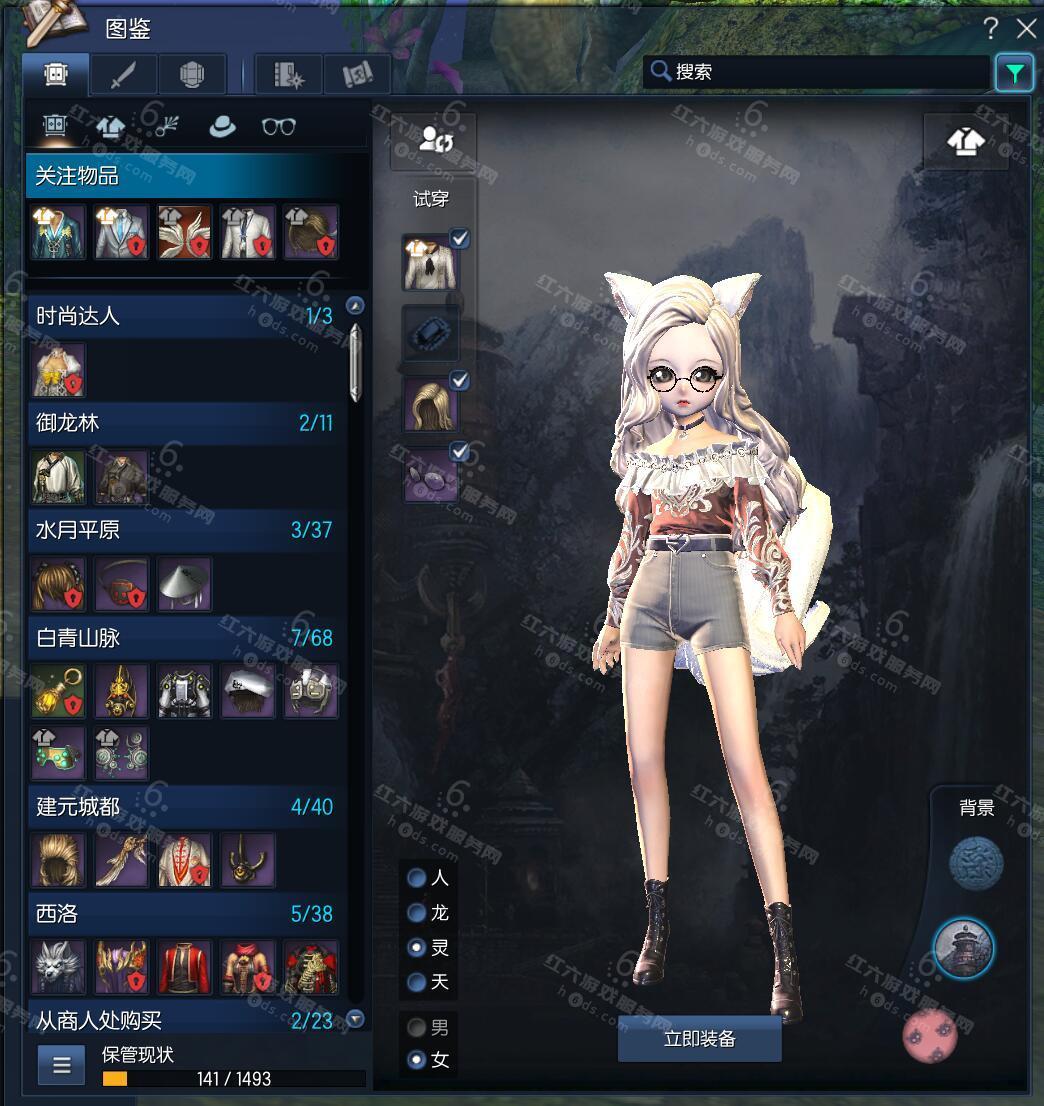Click the character swap button above 试穿
The width and height of the screenshot is (1044, 1106).
pyautogui.click(x=433, y=141)
